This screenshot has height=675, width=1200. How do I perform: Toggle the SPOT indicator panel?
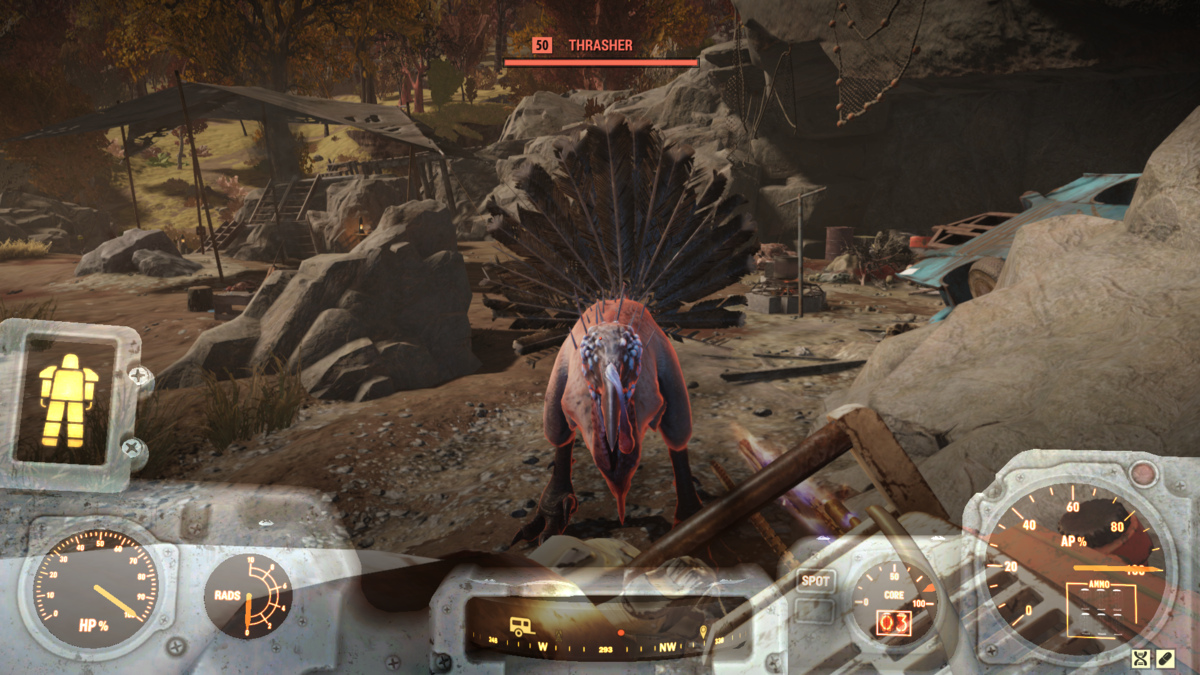(x=816, y=580)
